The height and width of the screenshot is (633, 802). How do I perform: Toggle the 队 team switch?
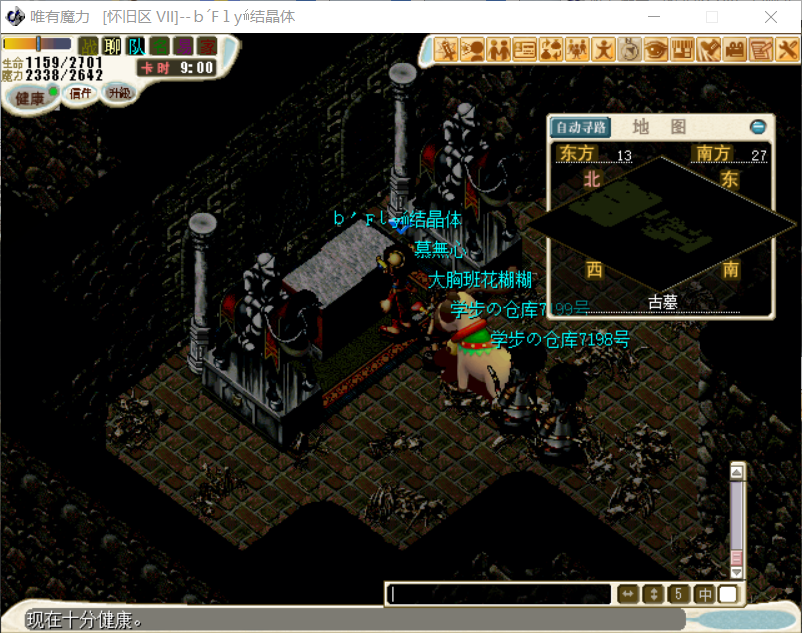click(x=136, y=46)
